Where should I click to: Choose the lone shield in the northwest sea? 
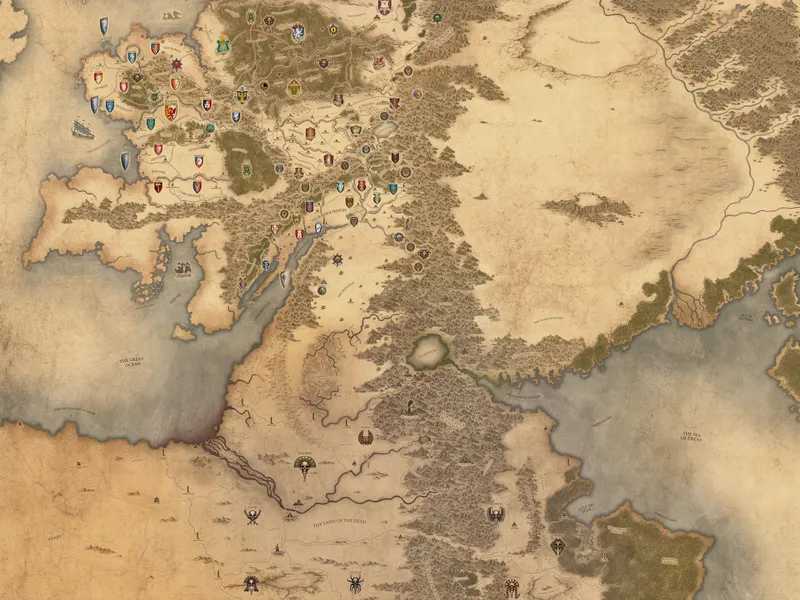pos(105,26)
